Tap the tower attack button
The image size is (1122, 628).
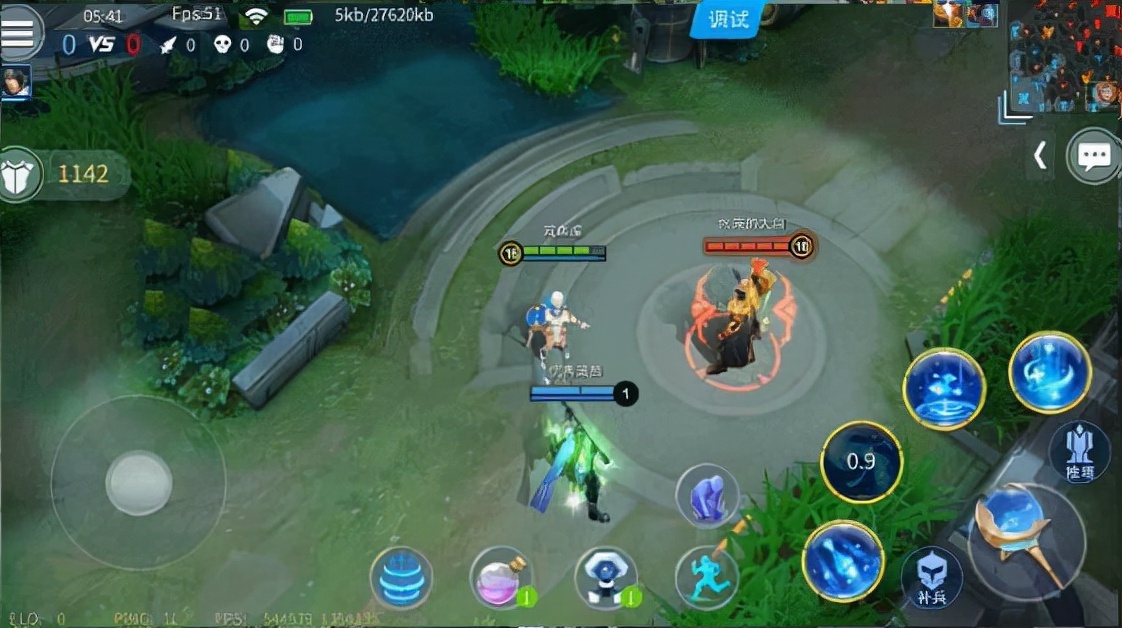click(1079, 451)
